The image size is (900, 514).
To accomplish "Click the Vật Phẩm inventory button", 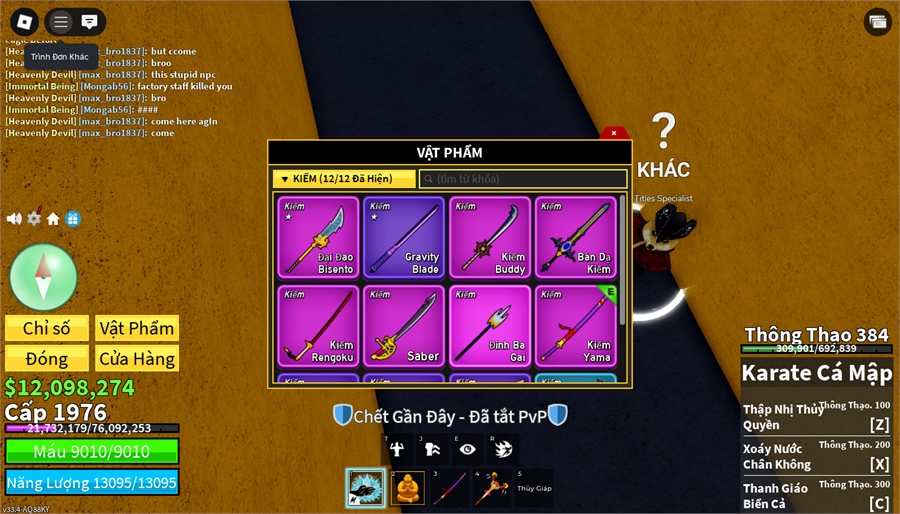I will coord(137,328).
